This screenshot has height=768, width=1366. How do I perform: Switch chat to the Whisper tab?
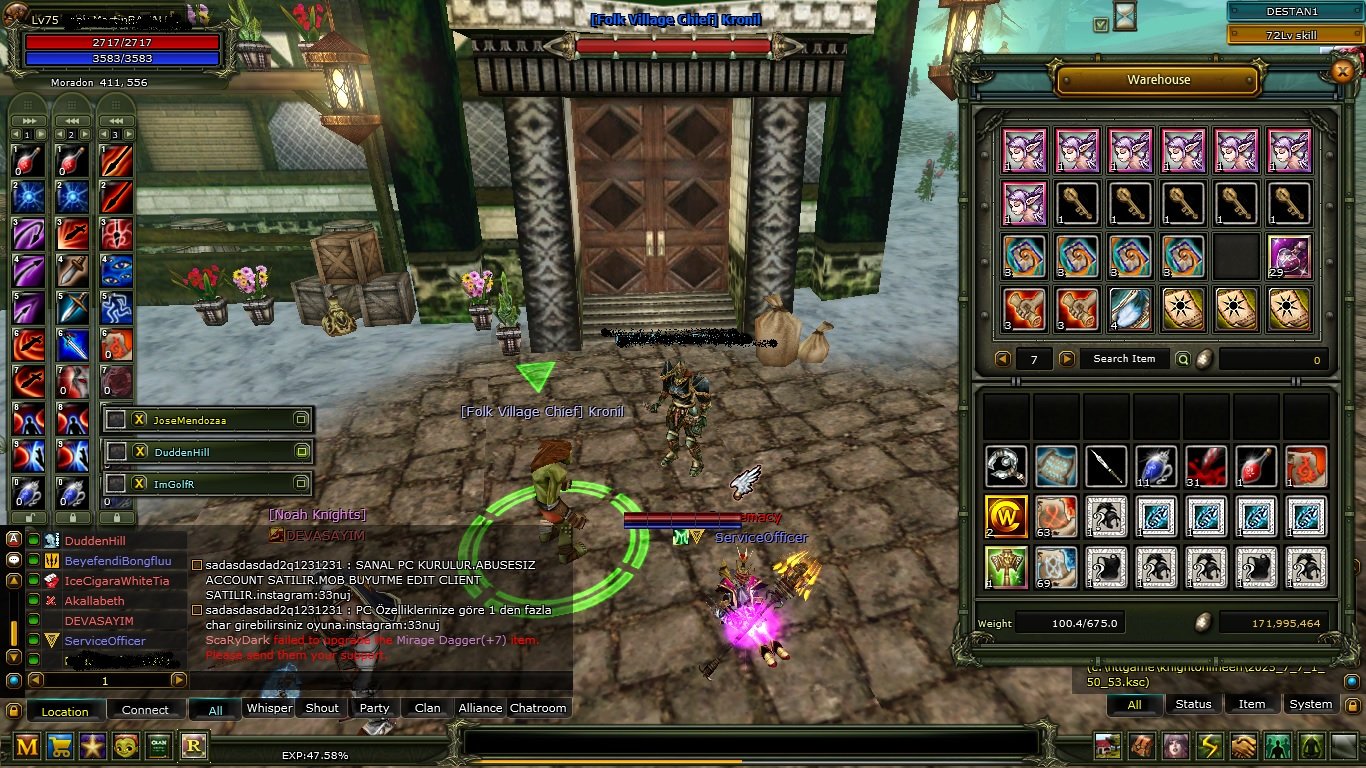[x=269, y=708]
